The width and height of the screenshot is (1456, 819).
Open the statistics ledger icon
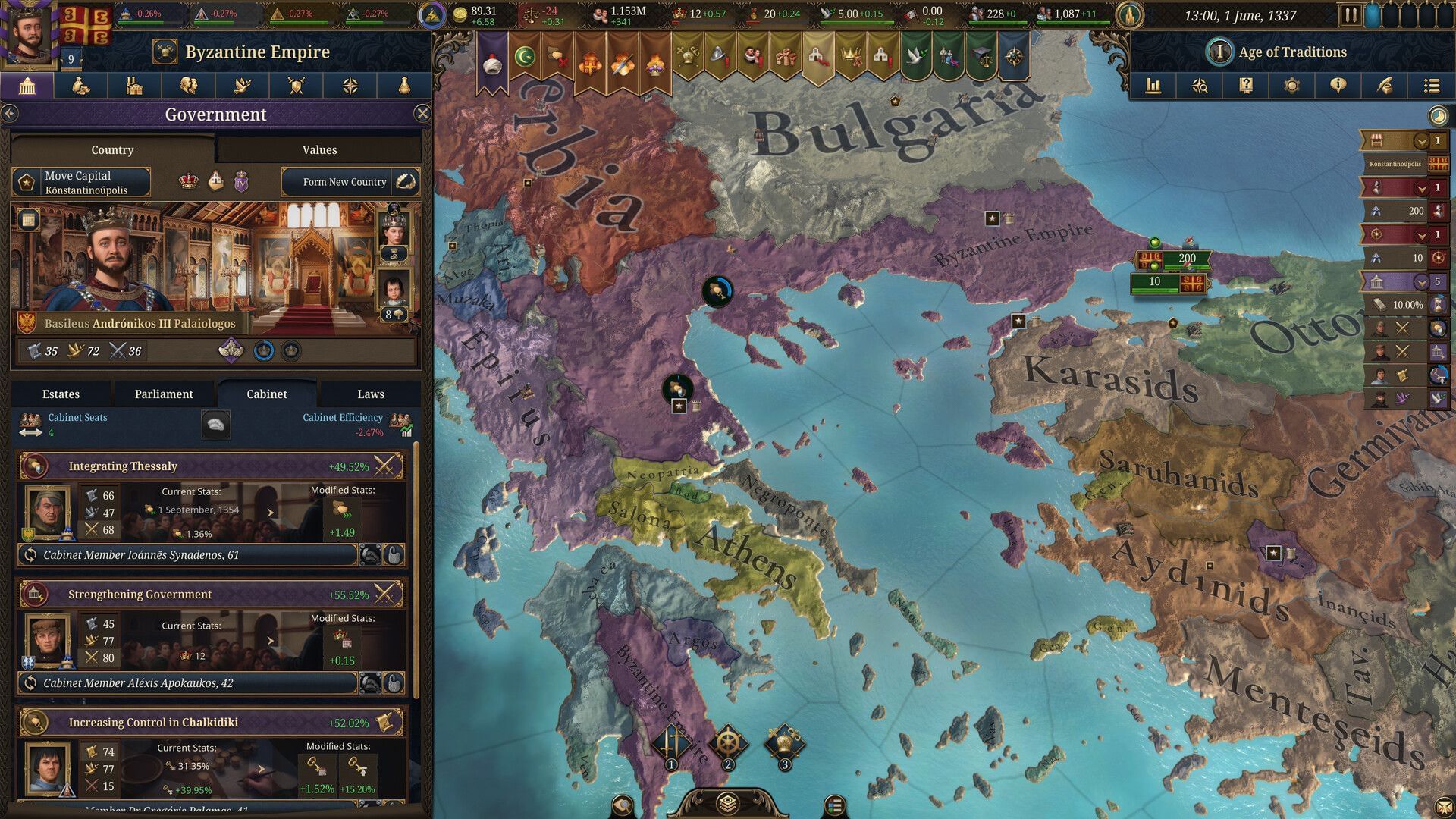point(1153,85)
